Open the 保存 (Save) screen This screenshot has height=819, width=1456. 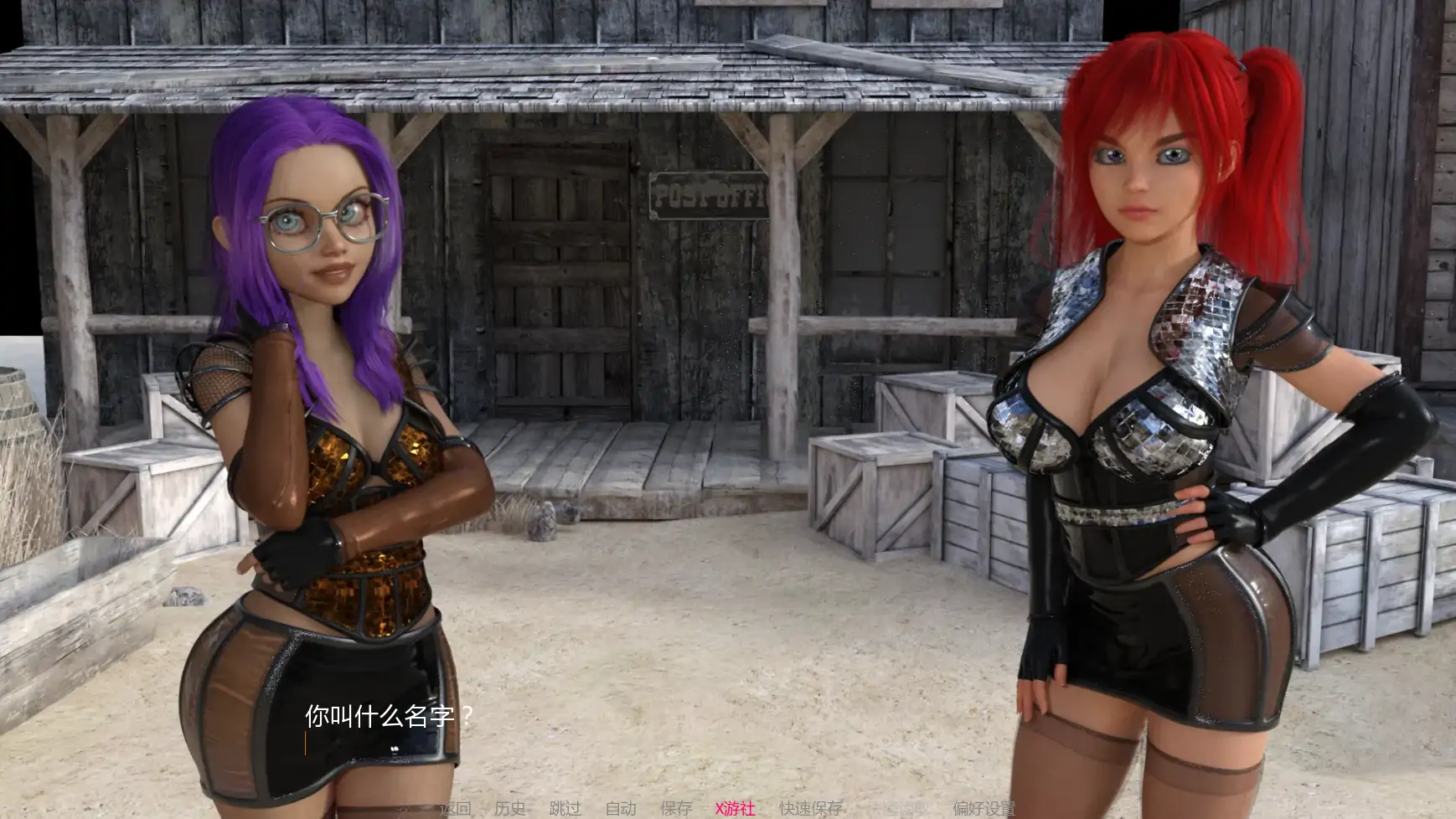[676, 808]
